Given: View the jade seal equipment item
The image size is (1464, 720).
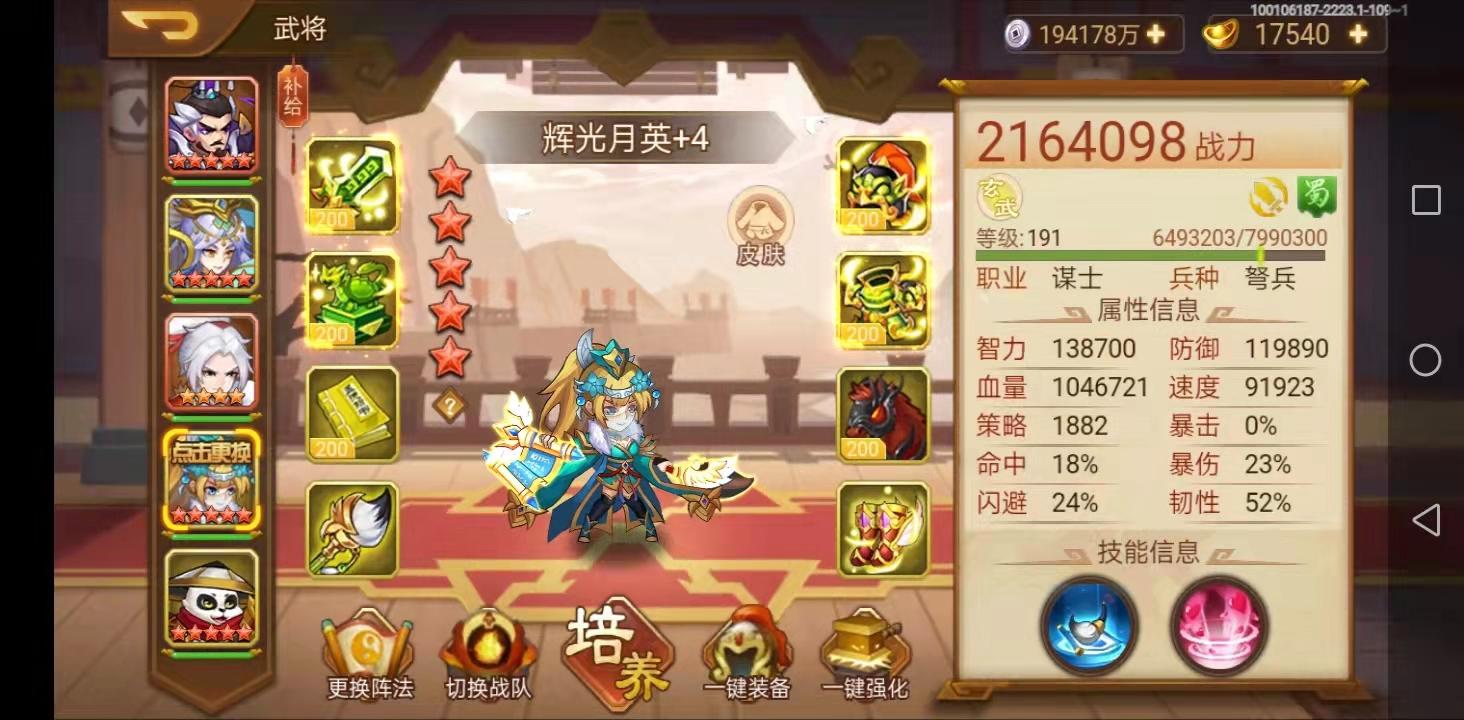Looking at the screenshot, I should (352, 300).
